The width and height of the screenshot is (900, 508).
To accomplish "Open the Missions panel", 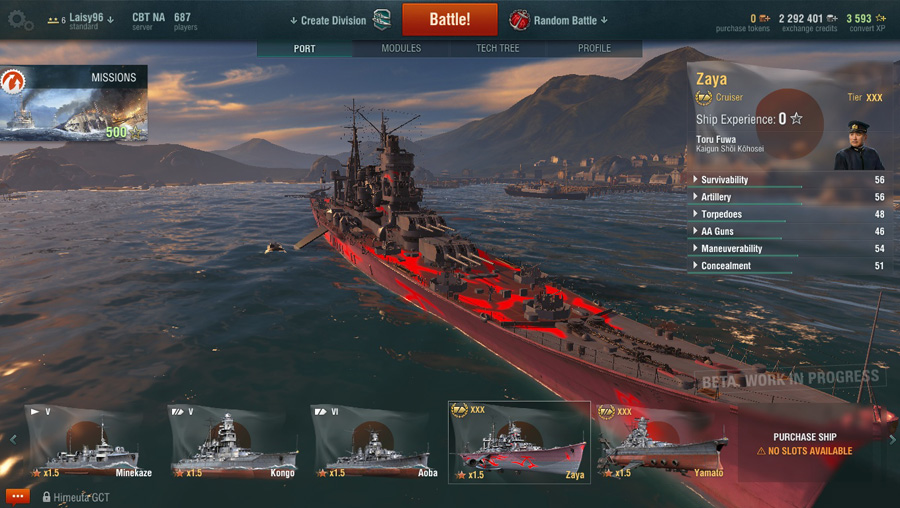I will coord(74,103).
